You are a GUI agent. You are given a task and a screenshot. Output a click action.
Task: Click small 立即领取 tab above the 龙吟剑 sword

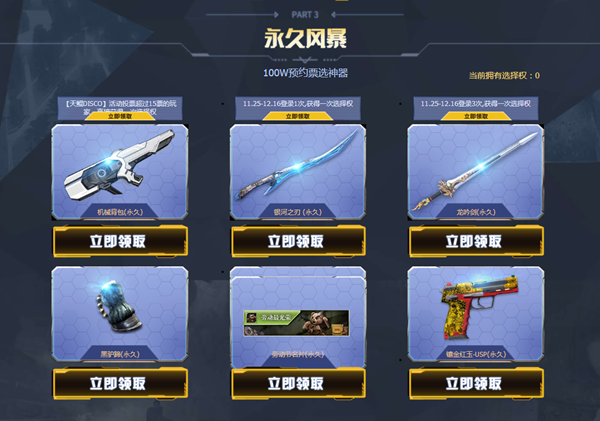[474, 116]
